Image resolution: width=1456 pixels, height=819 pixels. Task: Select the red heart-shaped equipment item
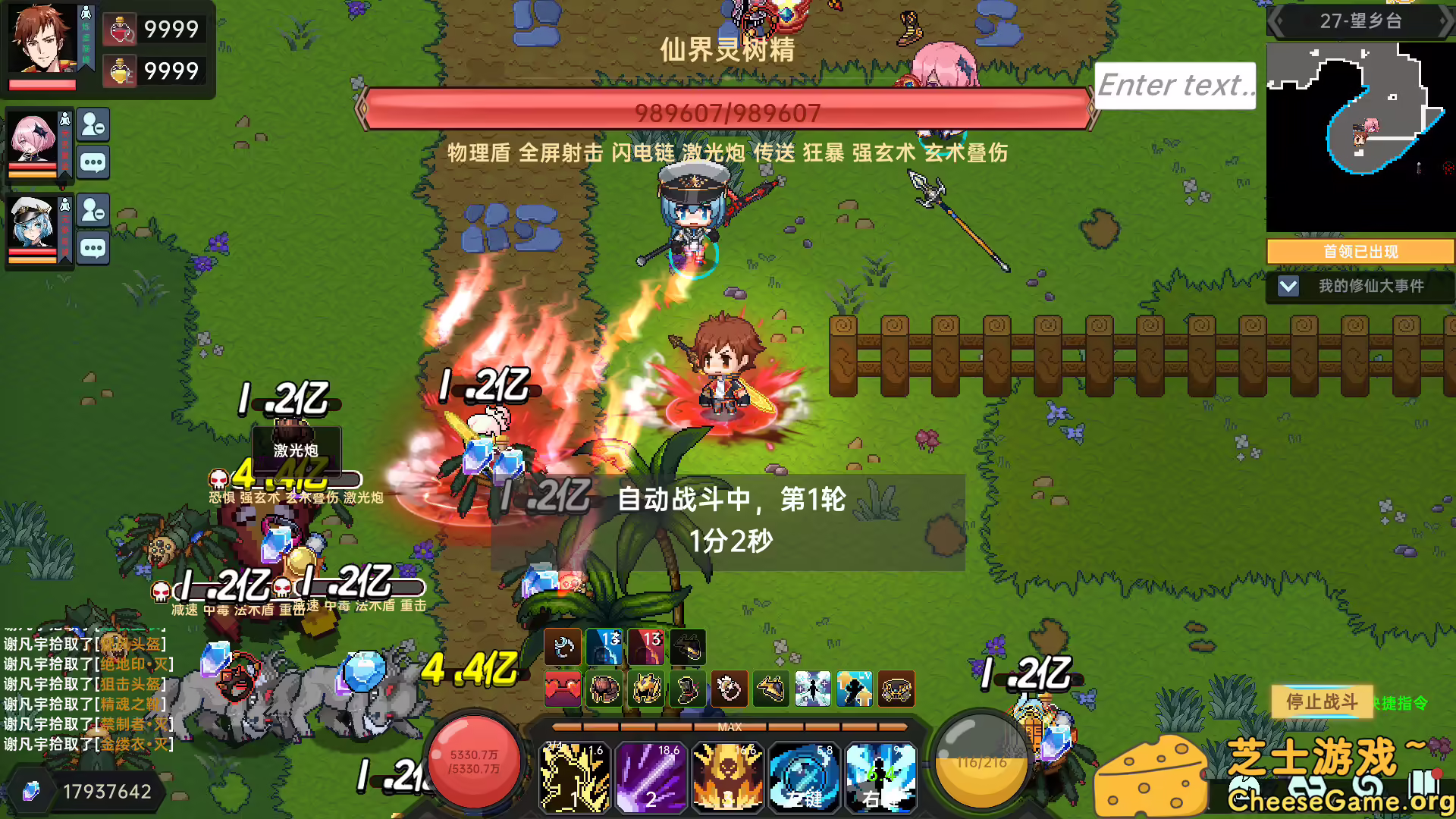[x=563, y=689]
